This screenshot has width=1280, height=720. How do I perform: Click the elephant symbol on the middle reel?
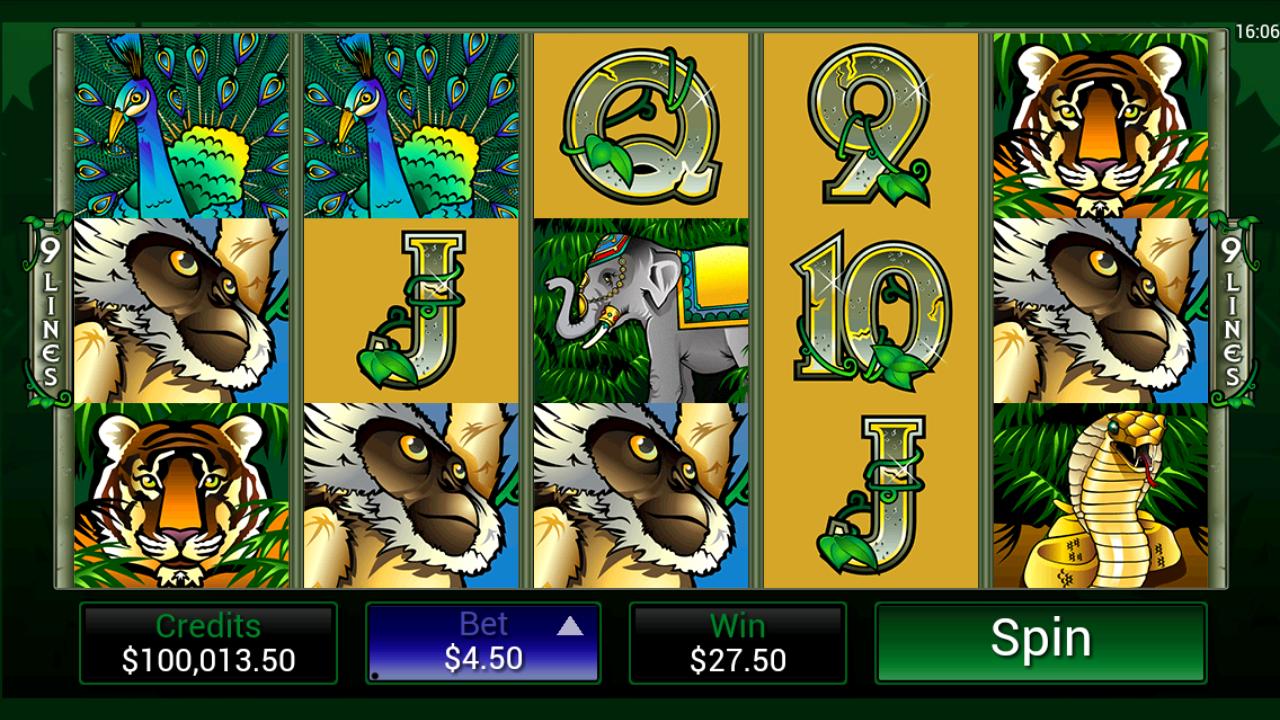coord(640,305)
